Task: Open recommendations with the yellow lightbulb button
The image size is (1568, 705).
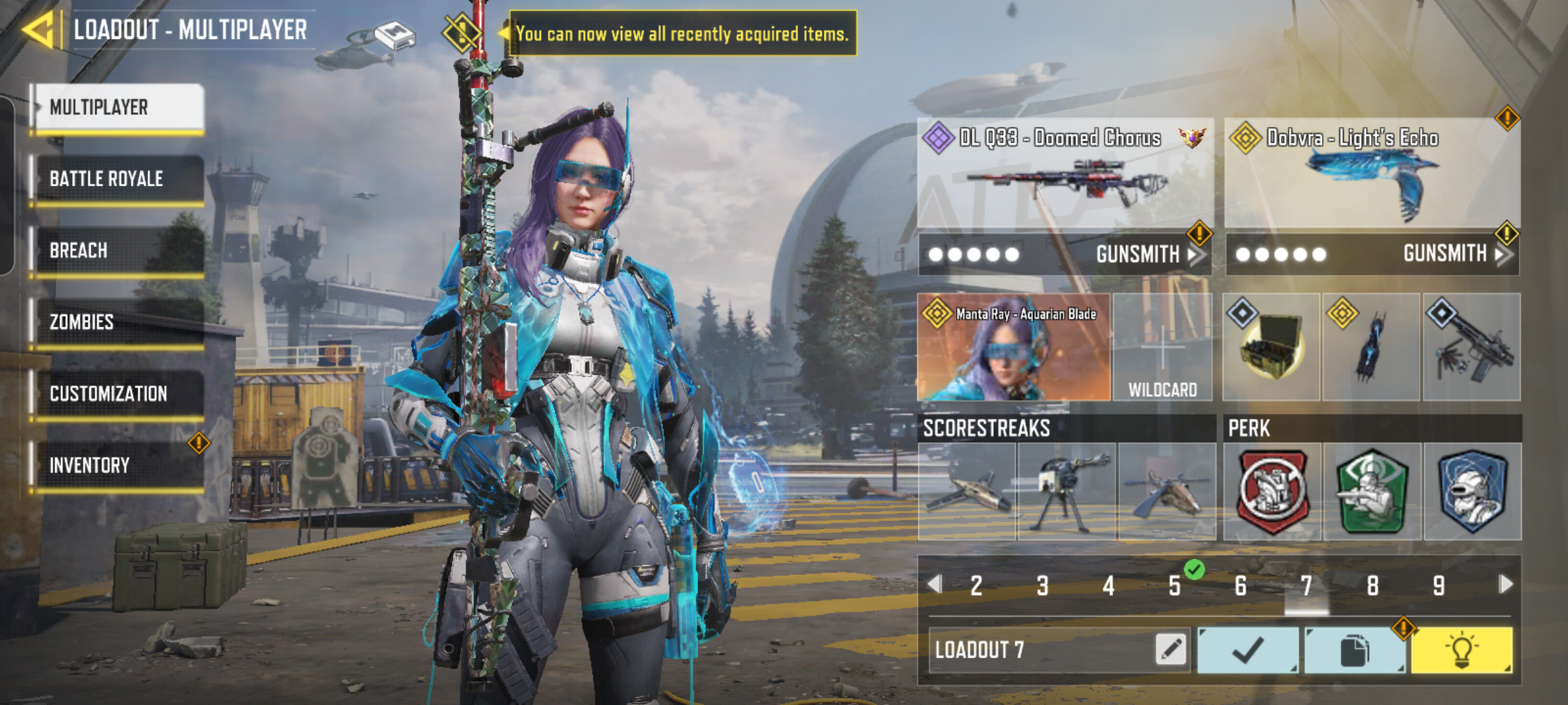Action: pyautogui.click(x=1461, y=650)
